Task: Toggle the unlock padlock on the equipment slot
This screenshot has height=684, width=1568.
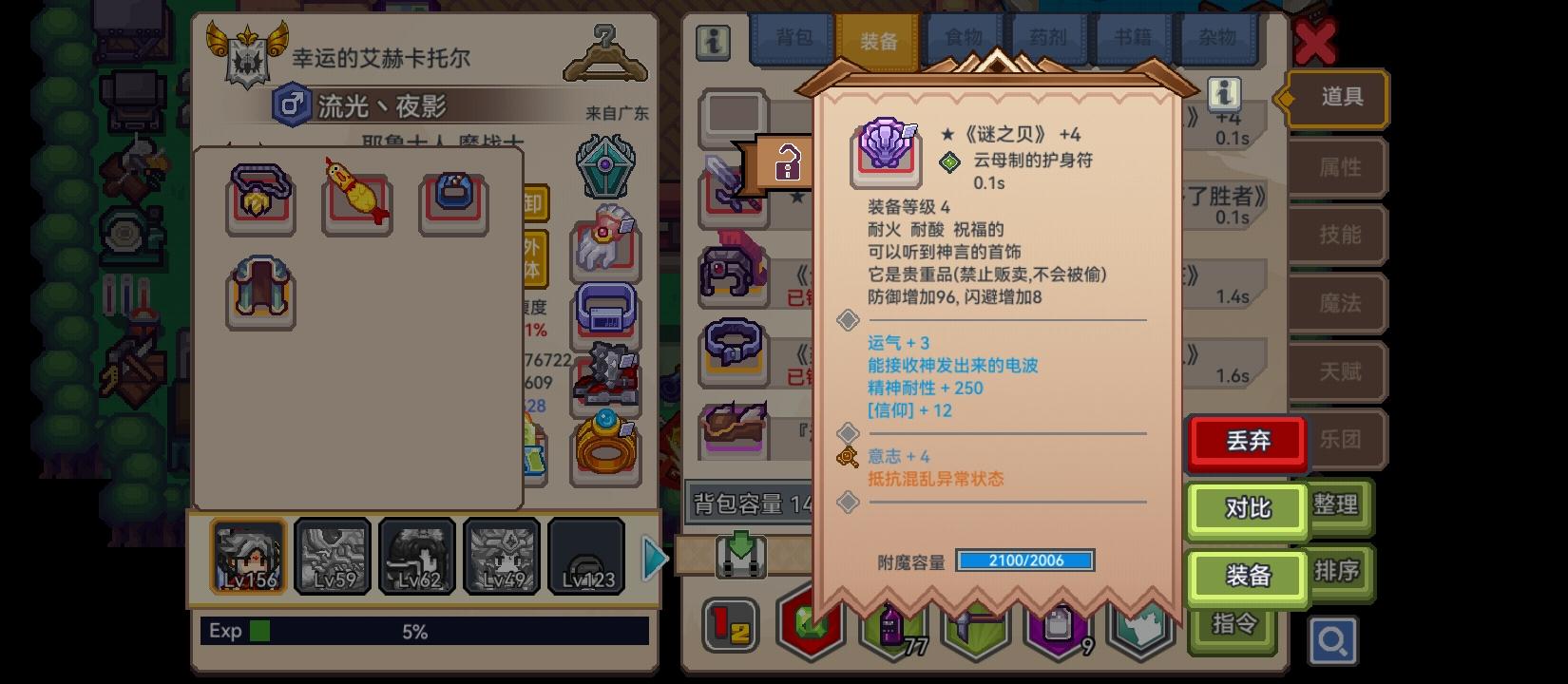Action: 786,163
